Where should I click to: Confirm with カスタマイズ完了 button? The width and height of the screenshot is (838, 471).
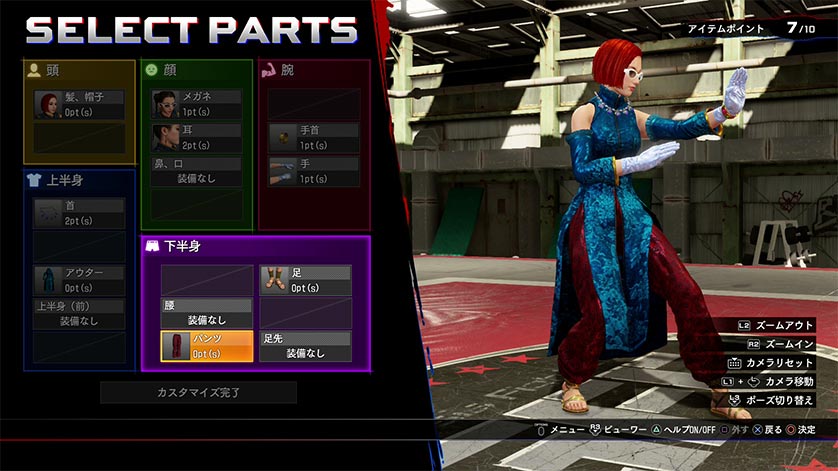click(198, 392)
